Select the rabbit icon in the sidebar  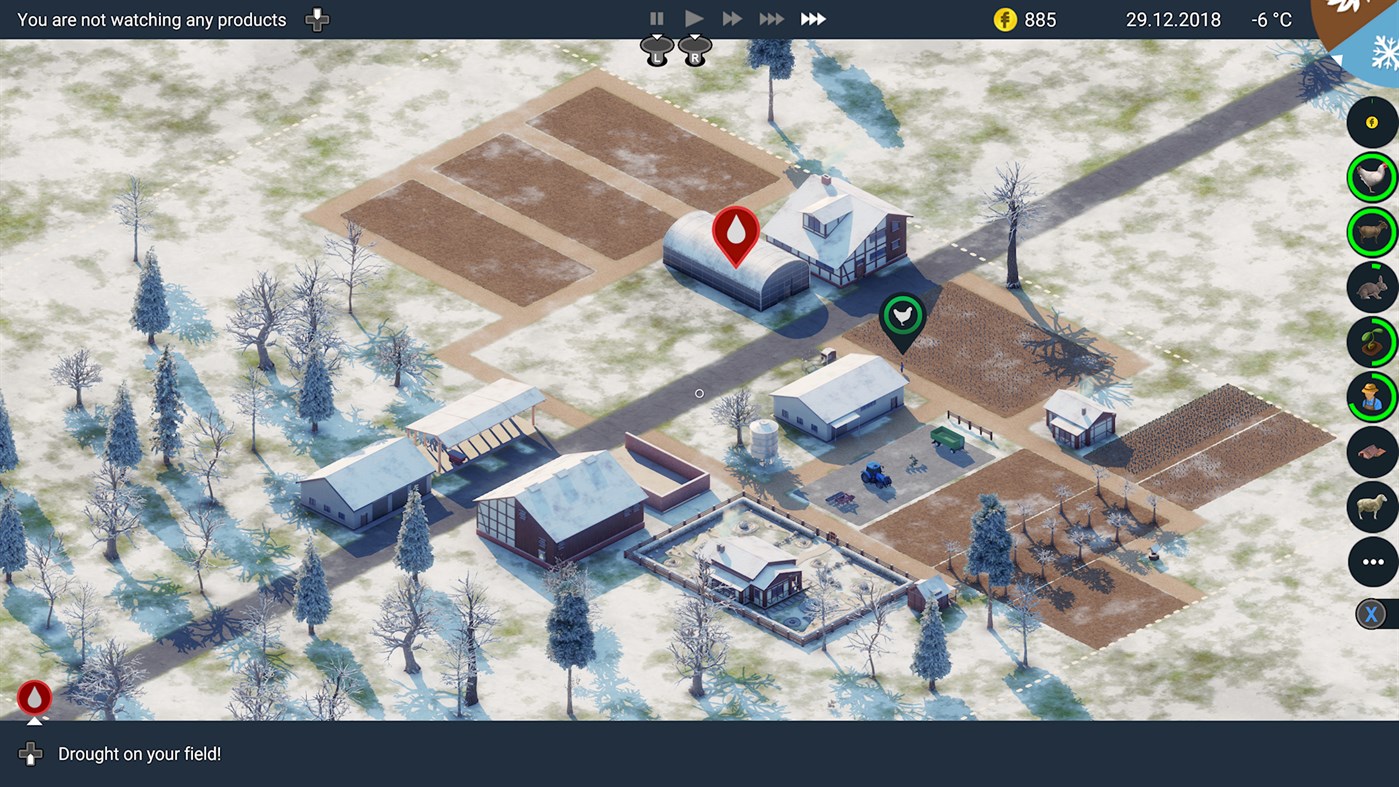point(1371,287)
